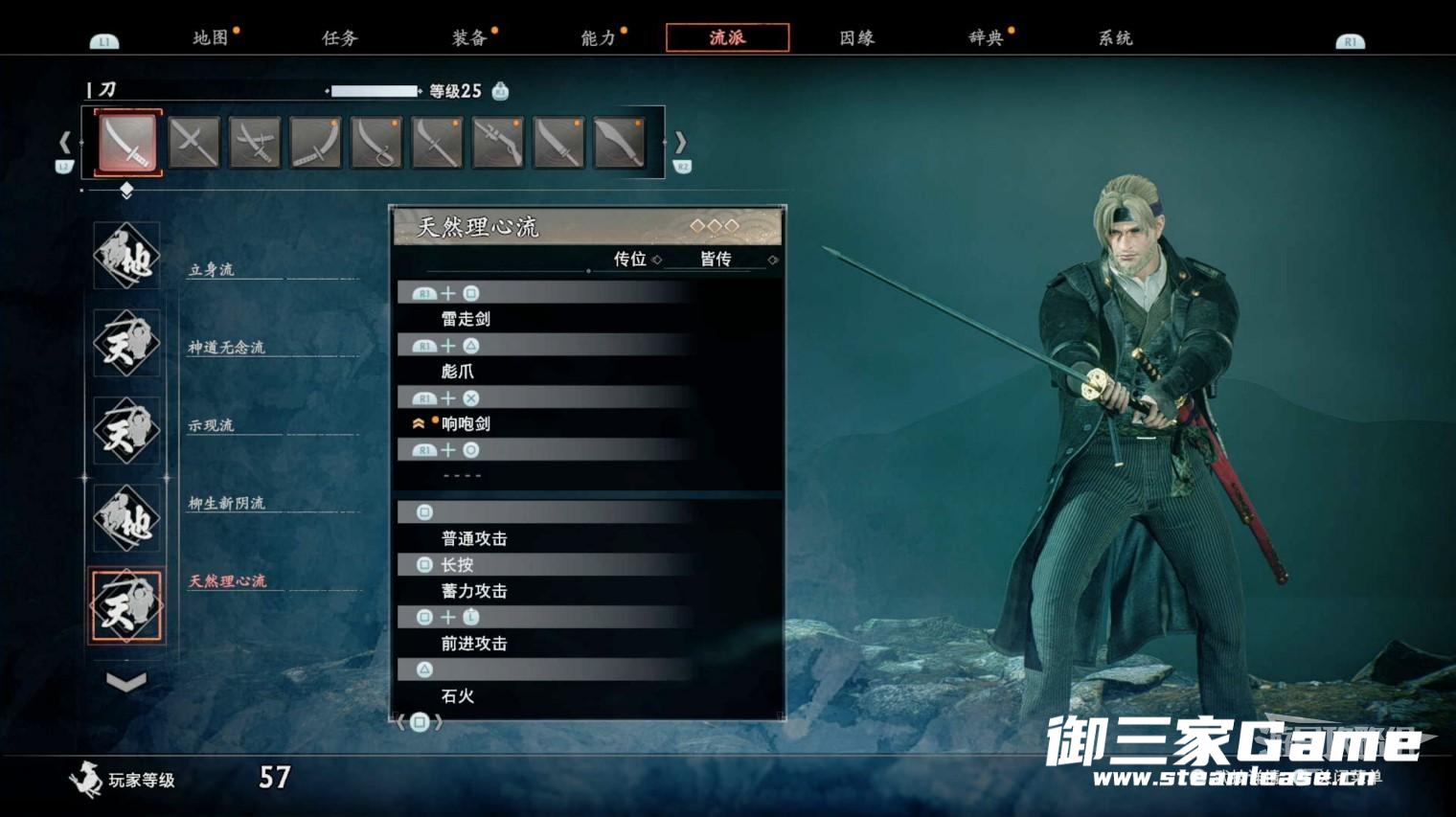Show next weapon types with right arrow
Screen dimensions: 1456x817
coord(680,143)
